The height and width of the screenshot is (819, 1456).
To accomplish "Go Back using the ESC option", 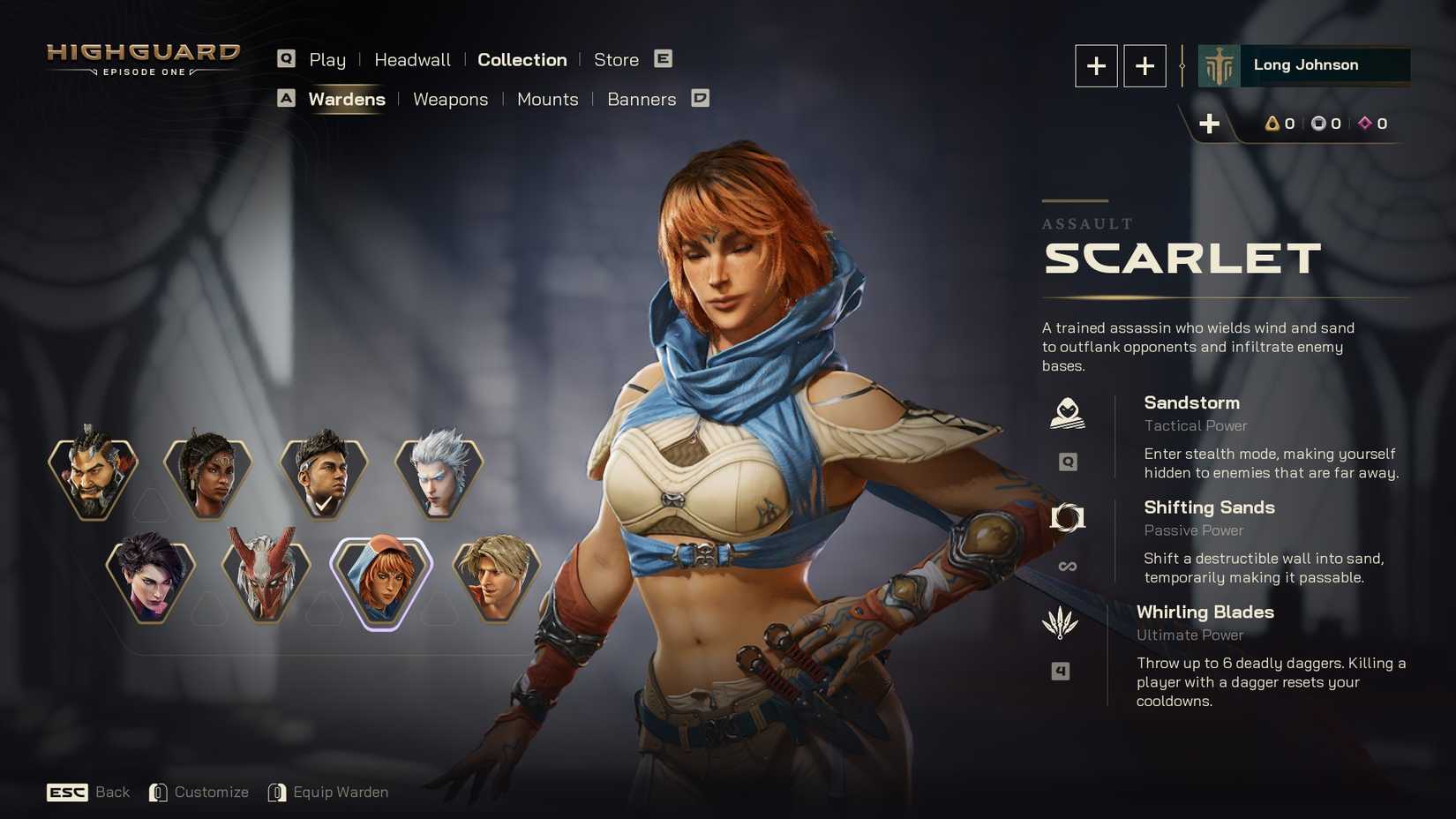I will pos(91,792).
